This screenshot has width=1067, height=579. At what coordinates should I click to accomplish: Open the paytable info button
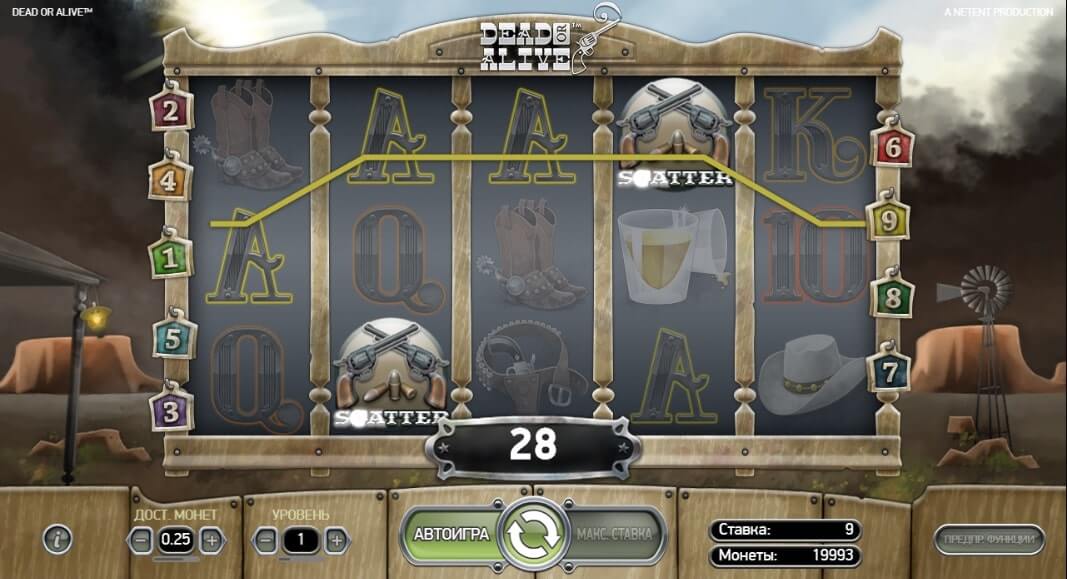coord(57,540)
